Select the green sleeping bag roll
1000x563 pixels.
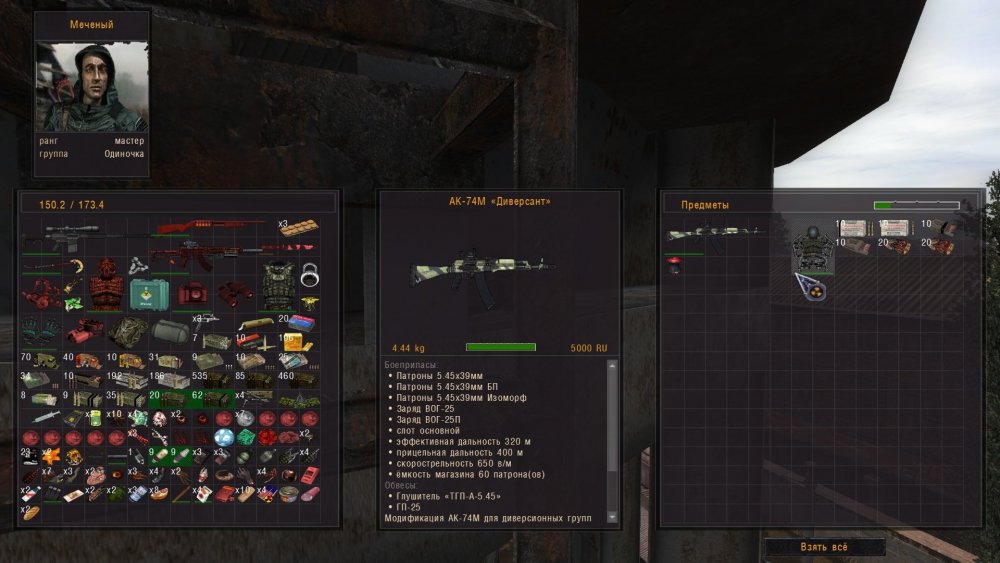click(170, 331)
